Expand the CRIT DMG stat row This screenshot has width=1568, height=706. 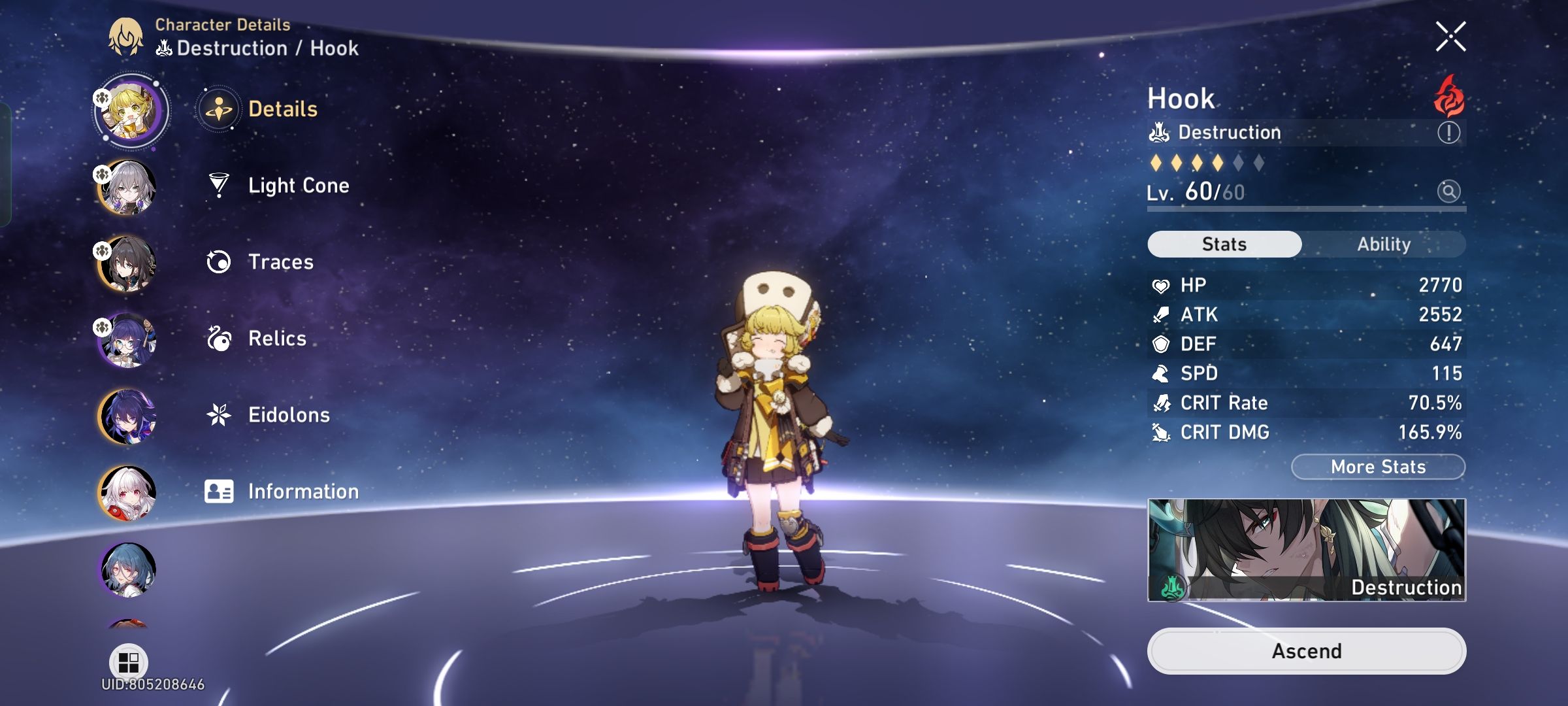(x=1307, y=432)
